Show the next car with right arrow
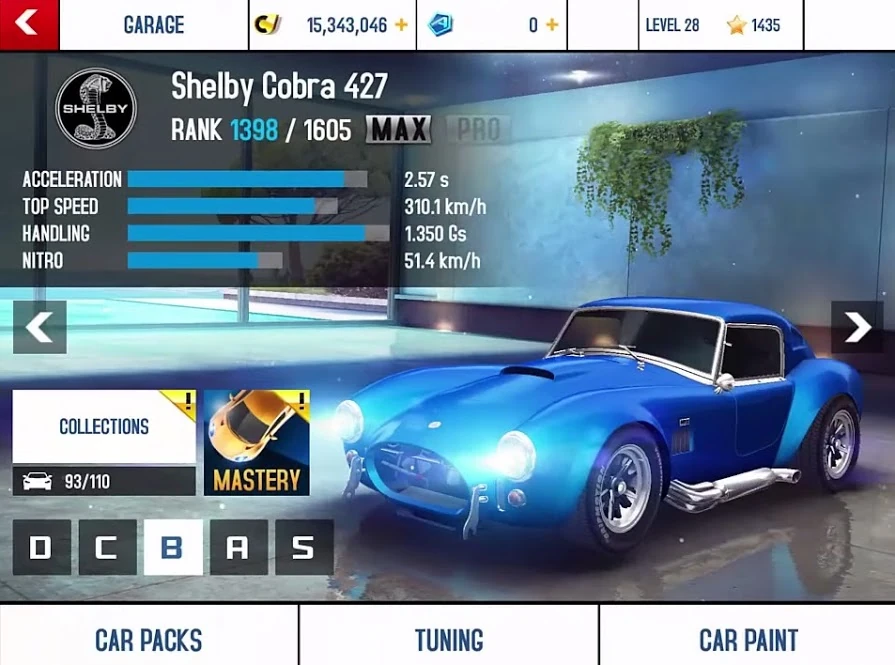This screenshot has width=895, height=665. coord(857,327)
